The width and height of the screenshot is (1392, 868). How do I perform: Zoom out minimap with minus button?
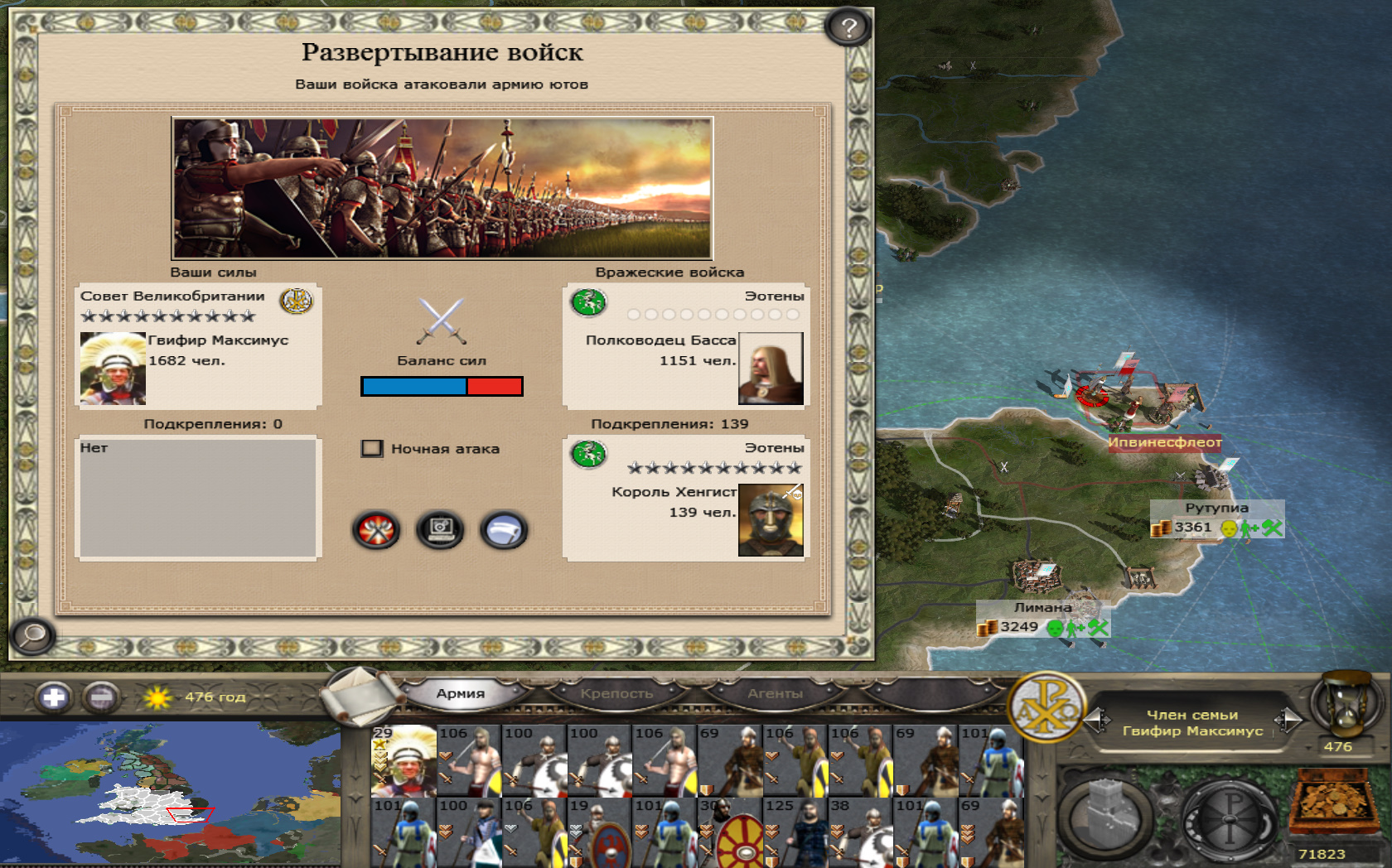[101, 697]
